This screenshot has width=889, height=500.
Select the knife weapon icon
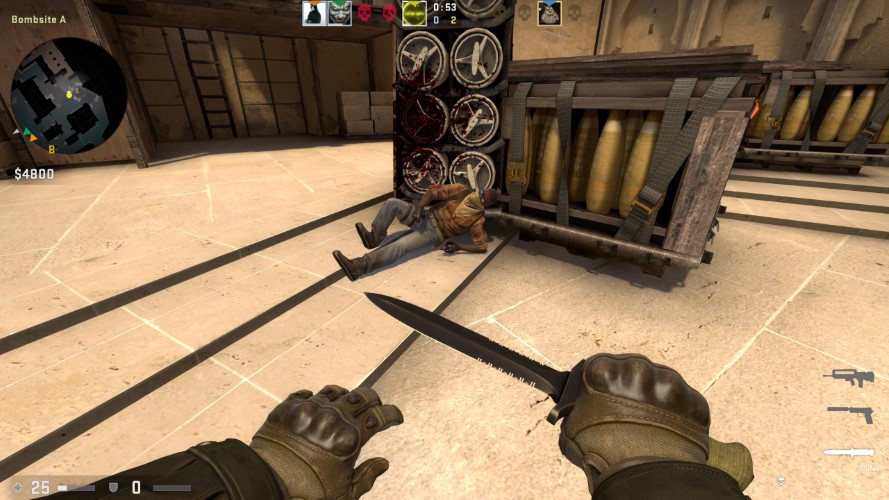[x=848, y=453]
